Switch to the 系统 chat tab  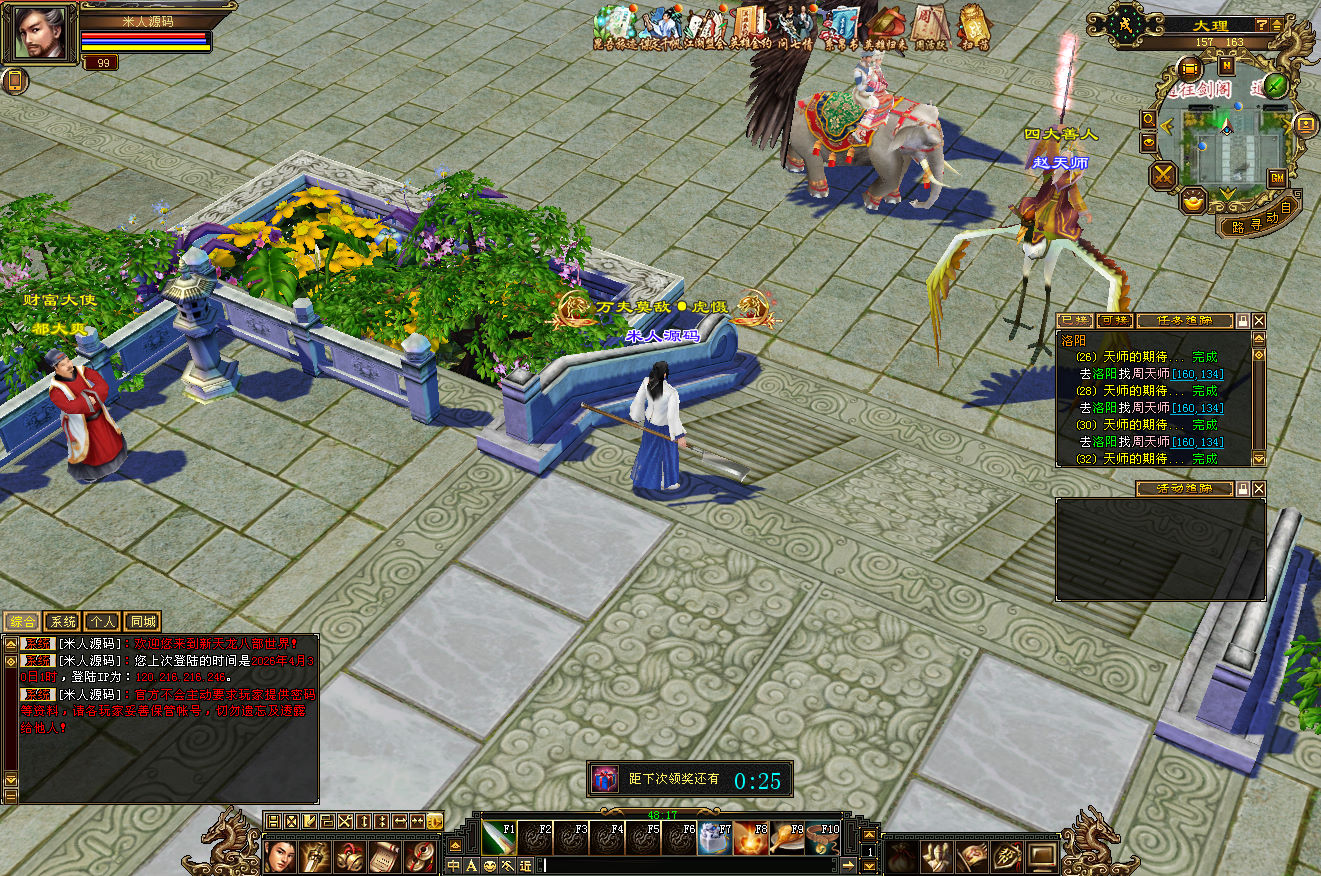click(x=62, y=622)
